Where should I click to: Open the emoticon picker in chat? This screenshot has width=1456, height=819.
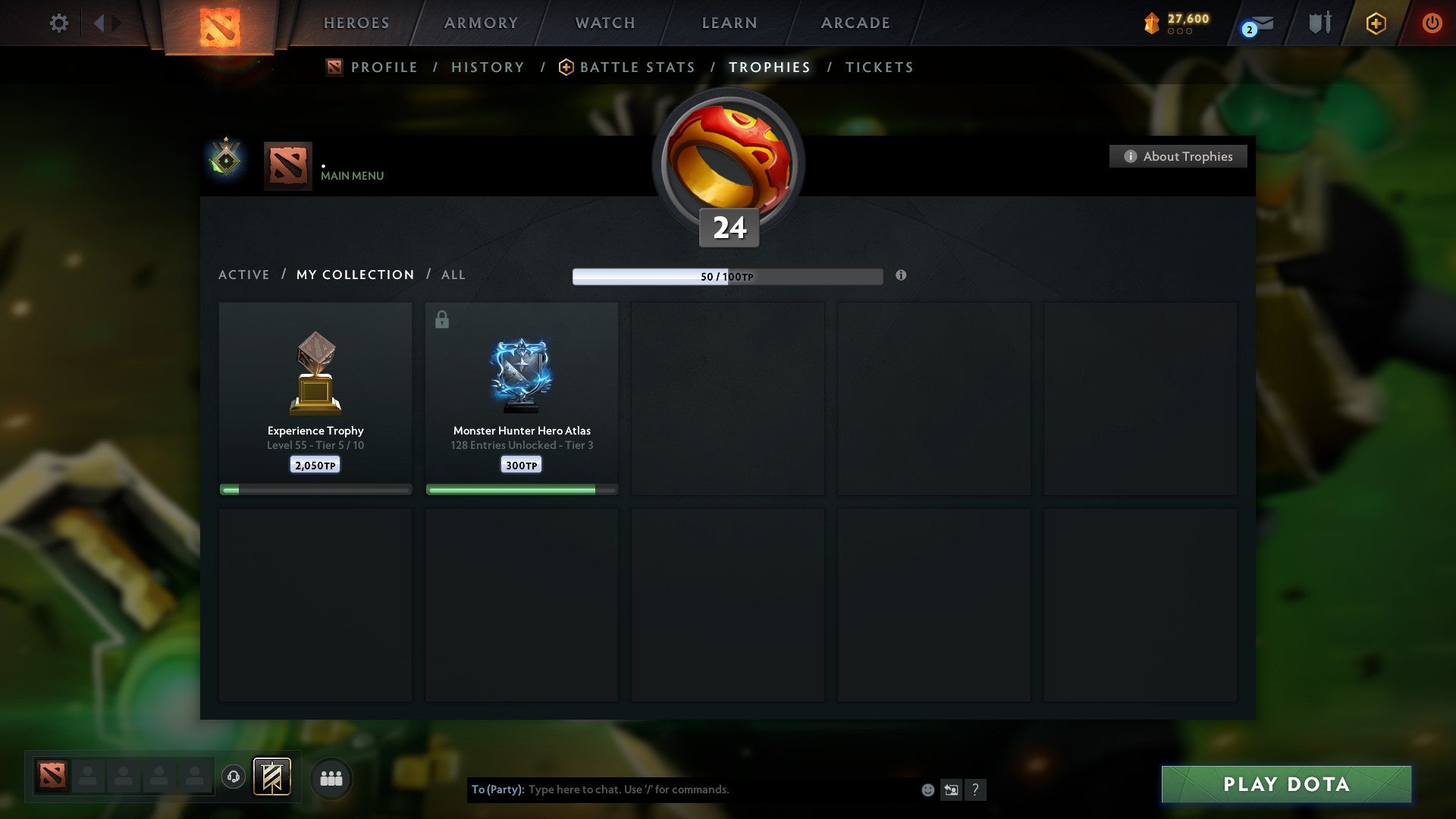coord(927,789)
